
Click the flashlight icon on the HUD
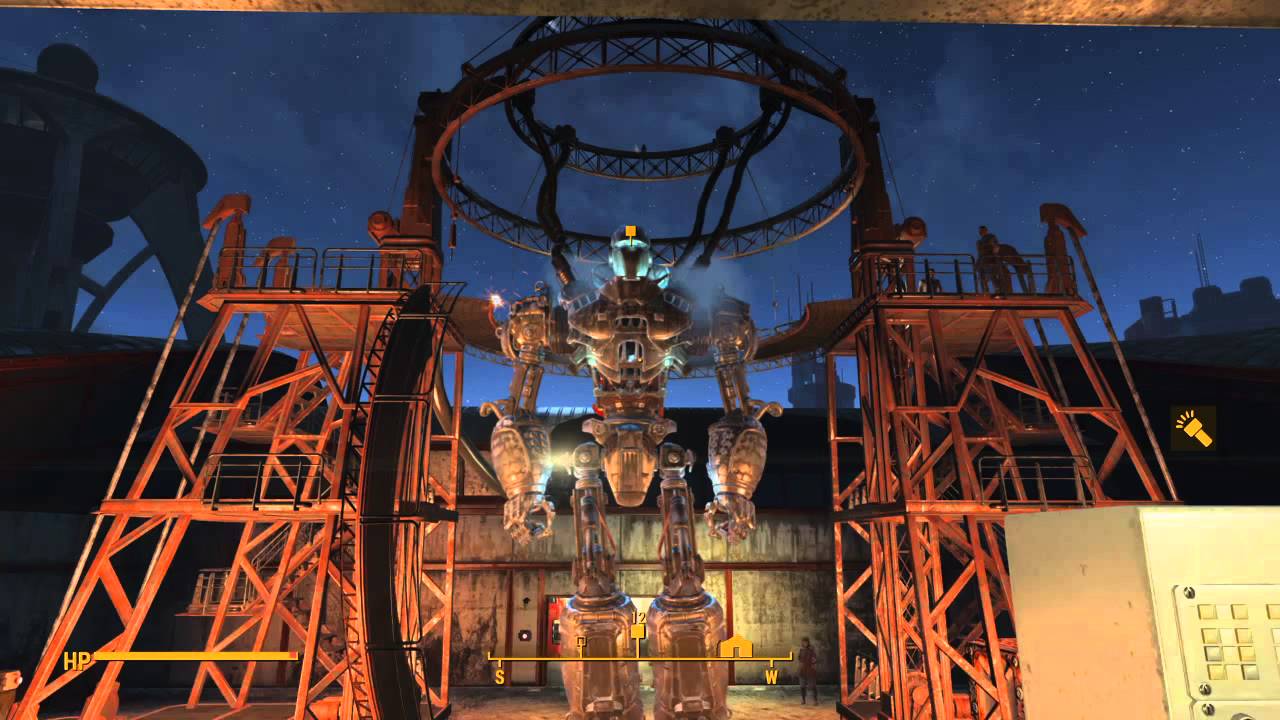(x=1193, y=428)
